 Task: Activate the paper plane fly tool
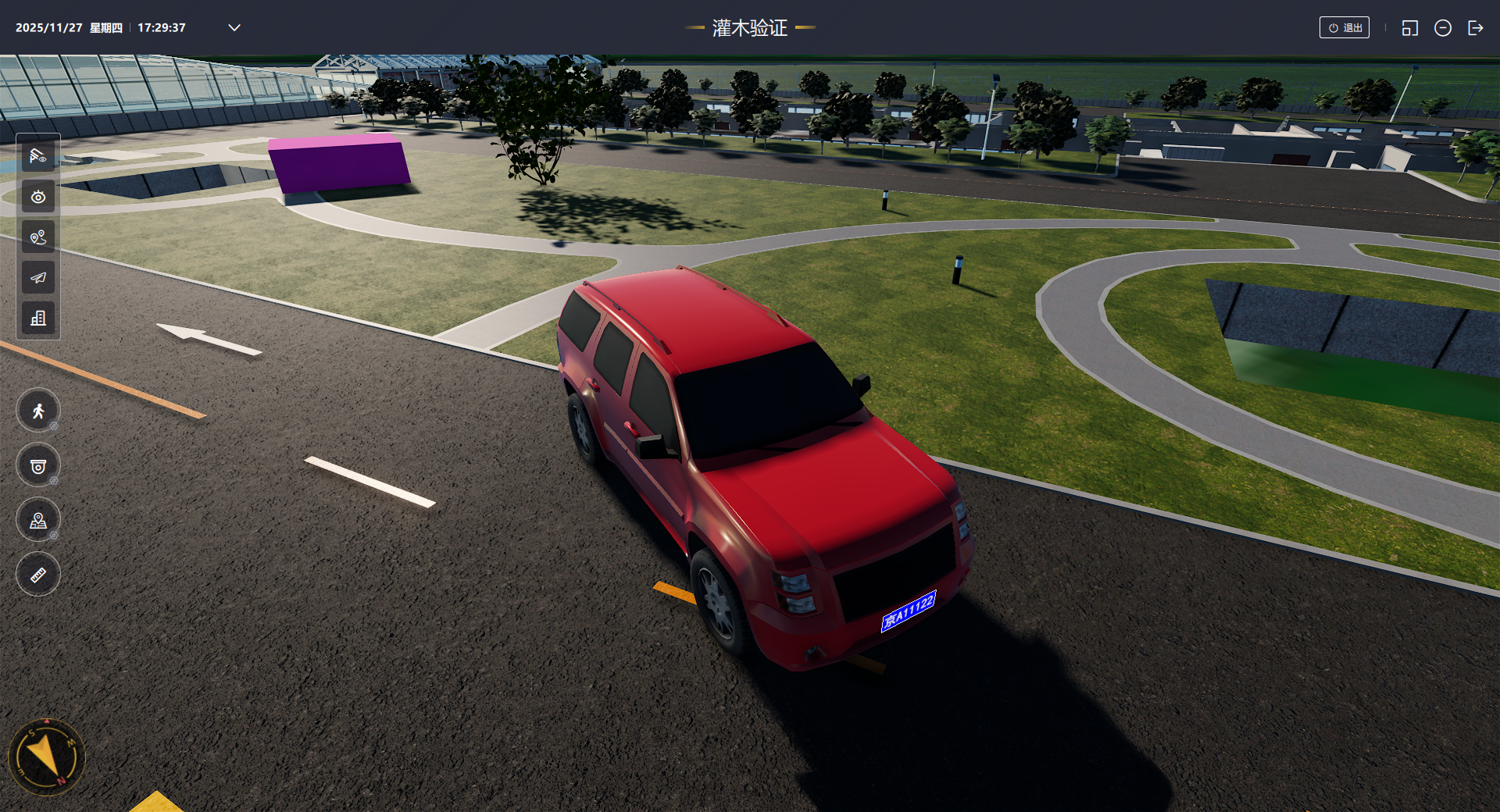[x=38, y=278]
